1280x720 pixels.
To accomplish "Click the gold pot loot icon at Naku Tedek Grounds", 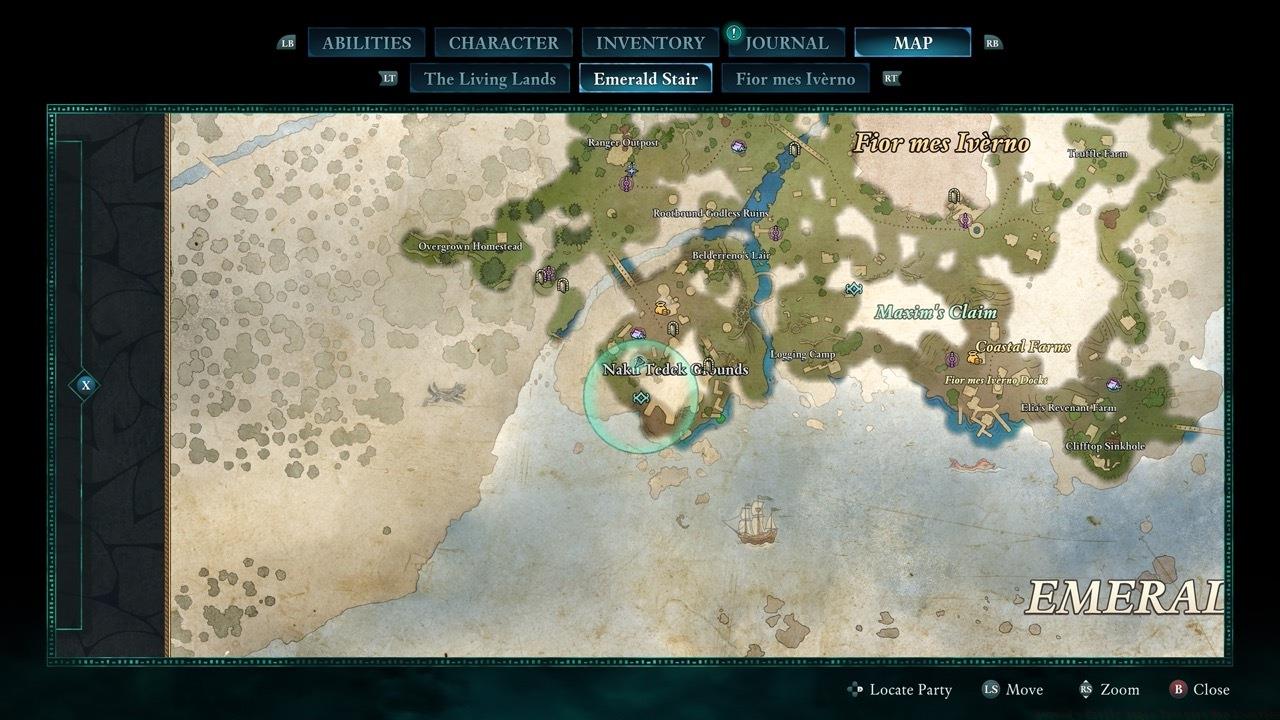I will [661, 307].
